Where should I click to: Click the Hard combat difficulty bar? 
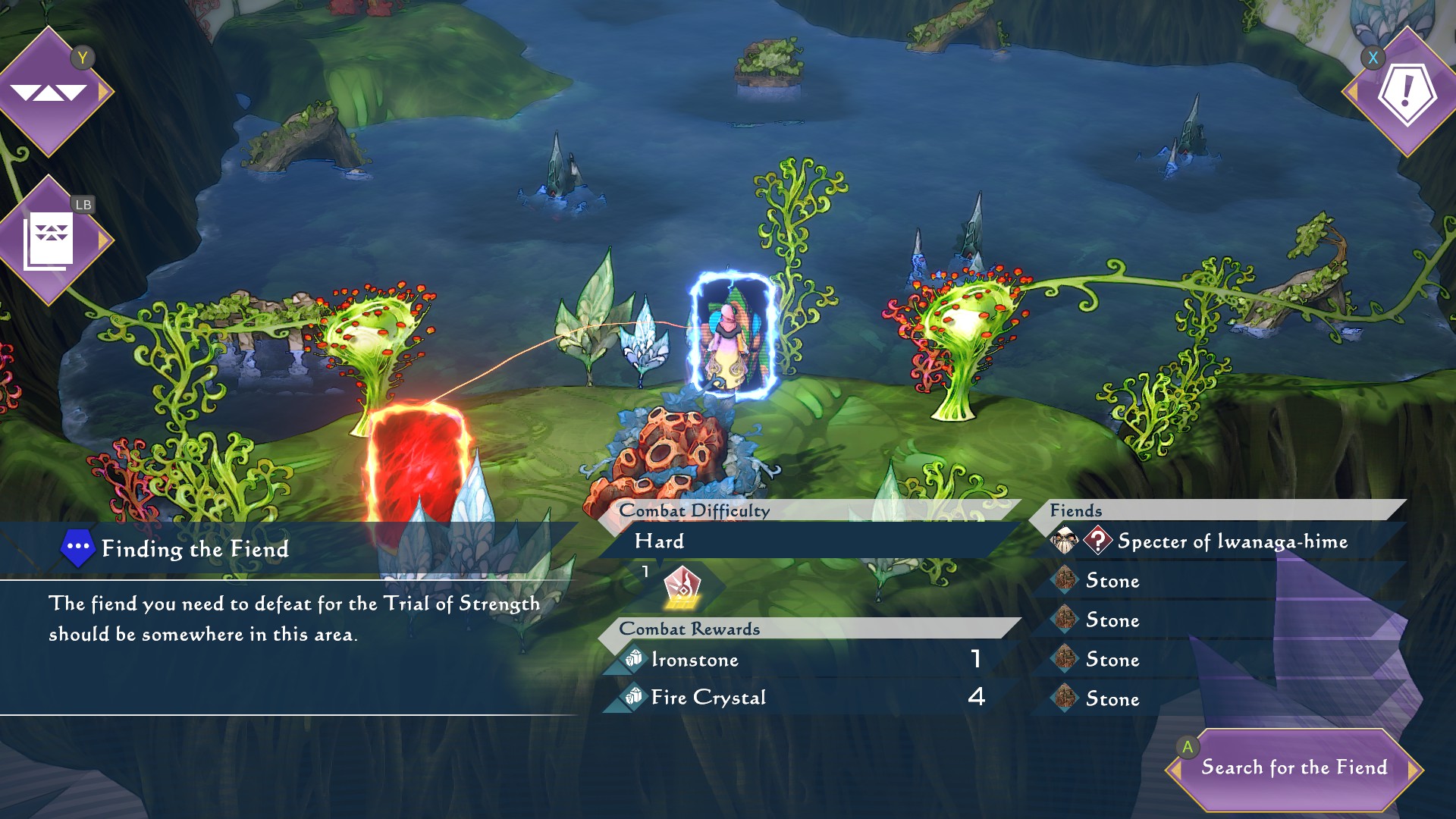click(804, 541)
